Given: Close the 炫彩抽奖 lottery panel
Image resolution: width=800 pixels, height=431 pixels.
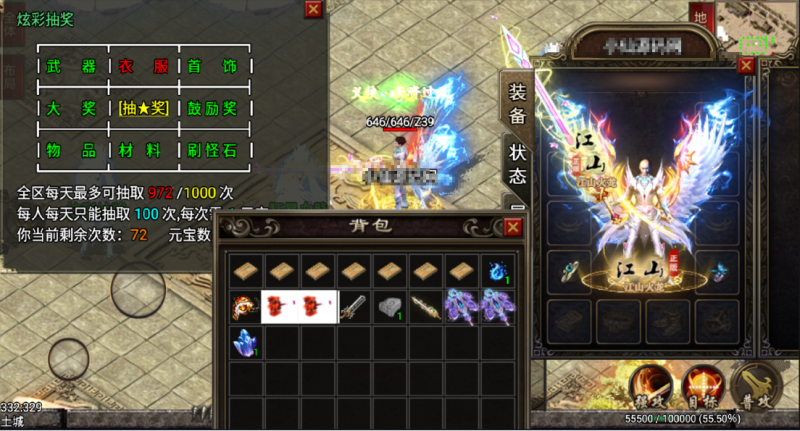Looking at the screenshot, I should (313, 9).
